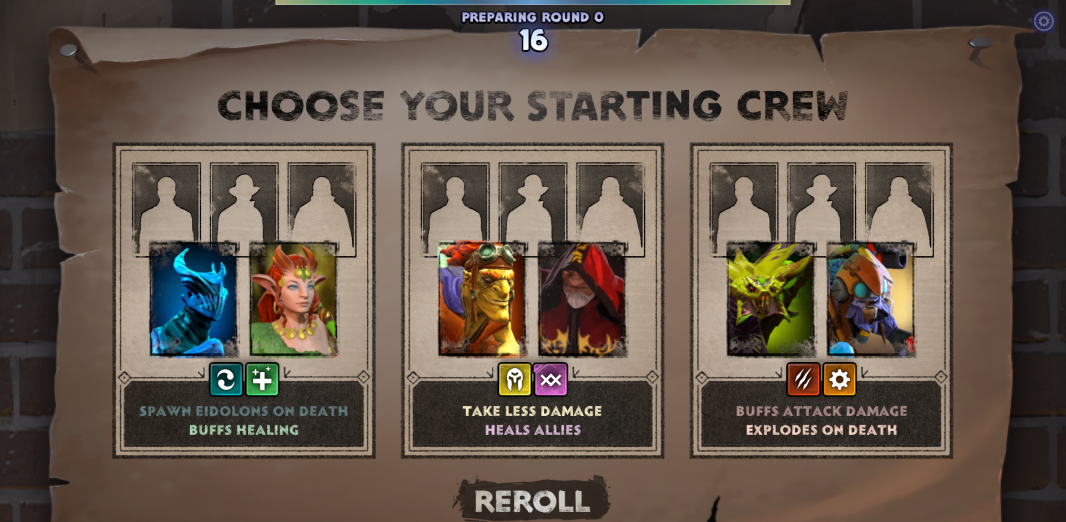
Task: Click the red claw Buffs Attack Damage icon
Action: [x=803, y=380]
